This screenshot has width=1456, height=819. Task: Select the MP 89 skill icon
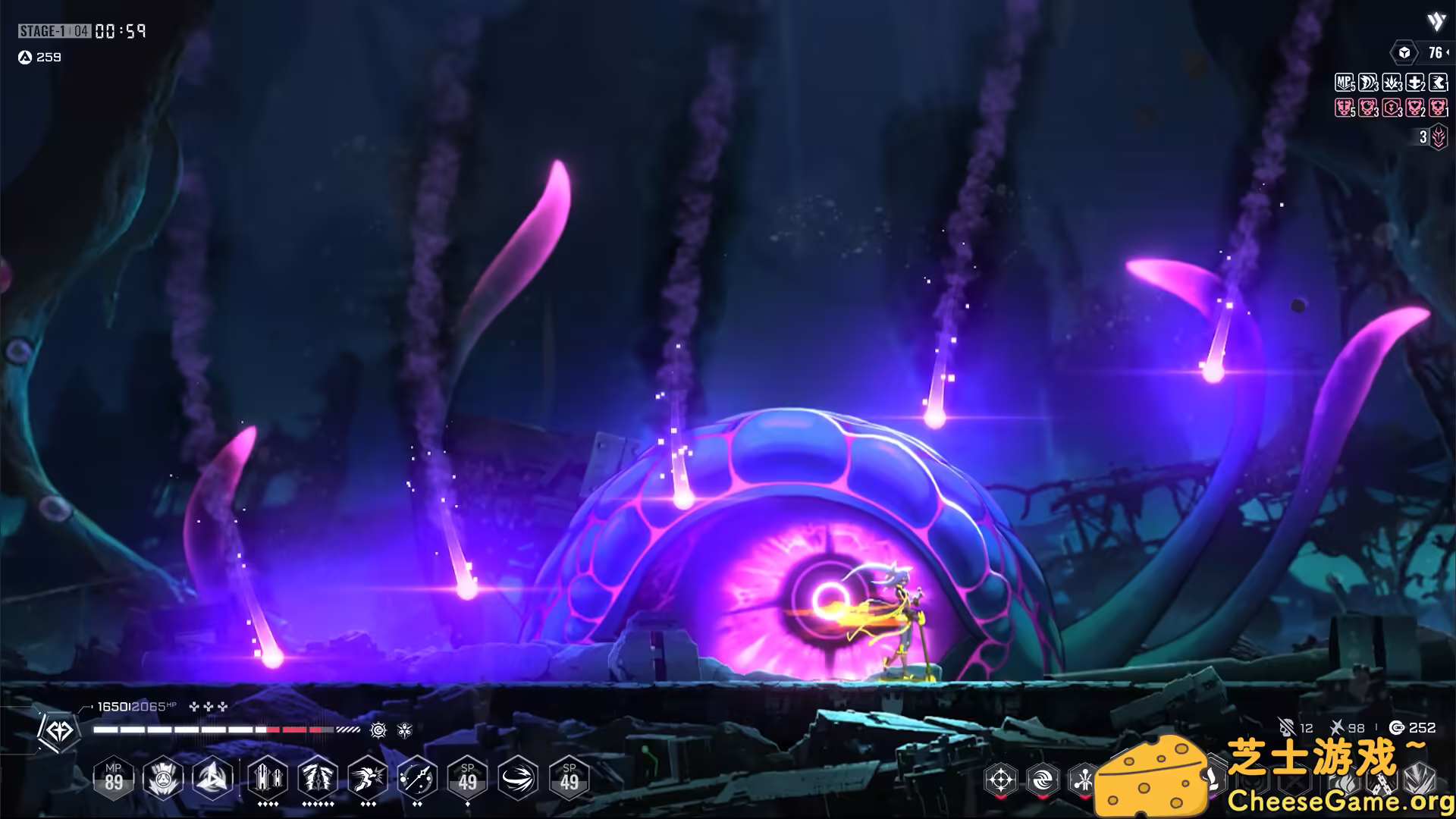pos(115,778)
